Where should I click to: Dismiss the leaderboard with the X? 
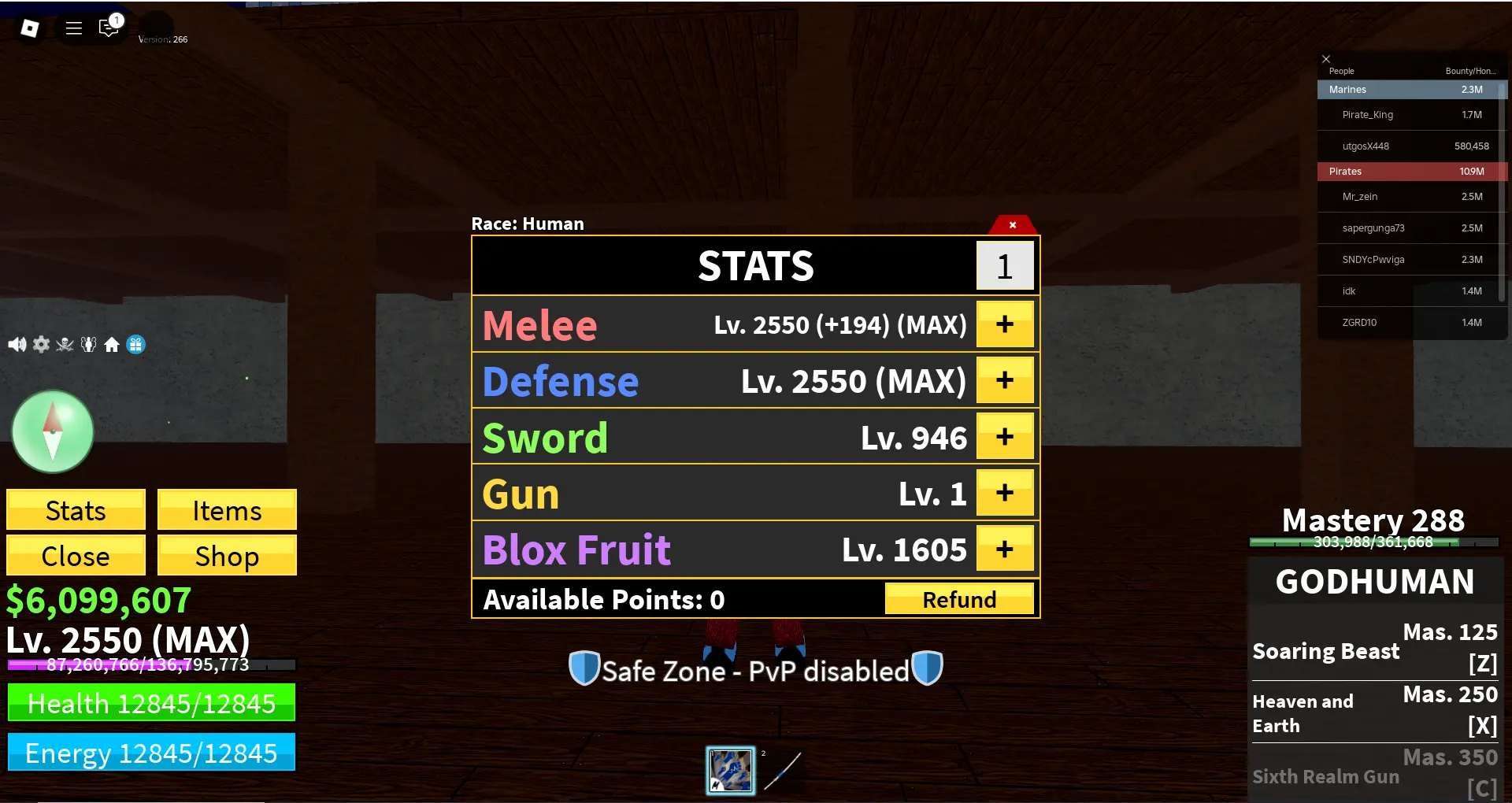click(x=1326, y=59)
